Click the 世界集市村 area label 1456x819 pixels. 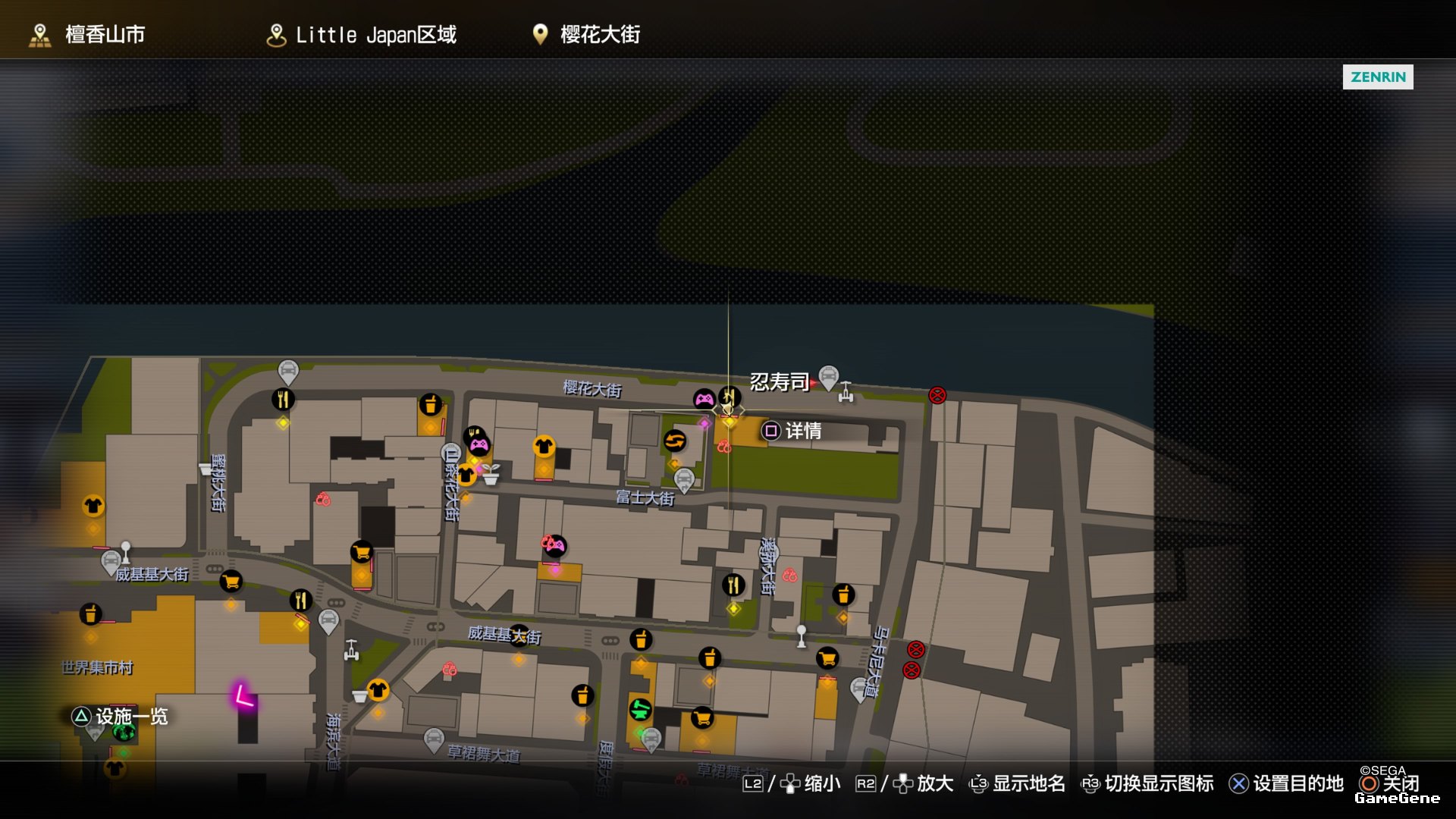pos(97,667)
